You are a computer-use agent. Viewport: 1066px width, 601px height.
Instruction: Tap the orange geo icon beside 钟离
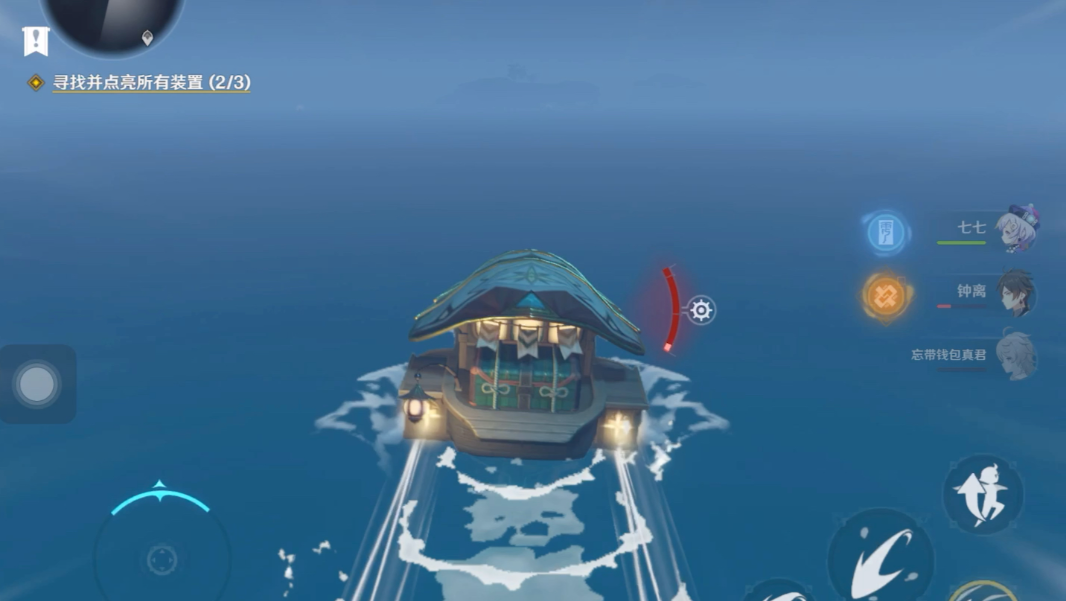(x=886, y=295)
